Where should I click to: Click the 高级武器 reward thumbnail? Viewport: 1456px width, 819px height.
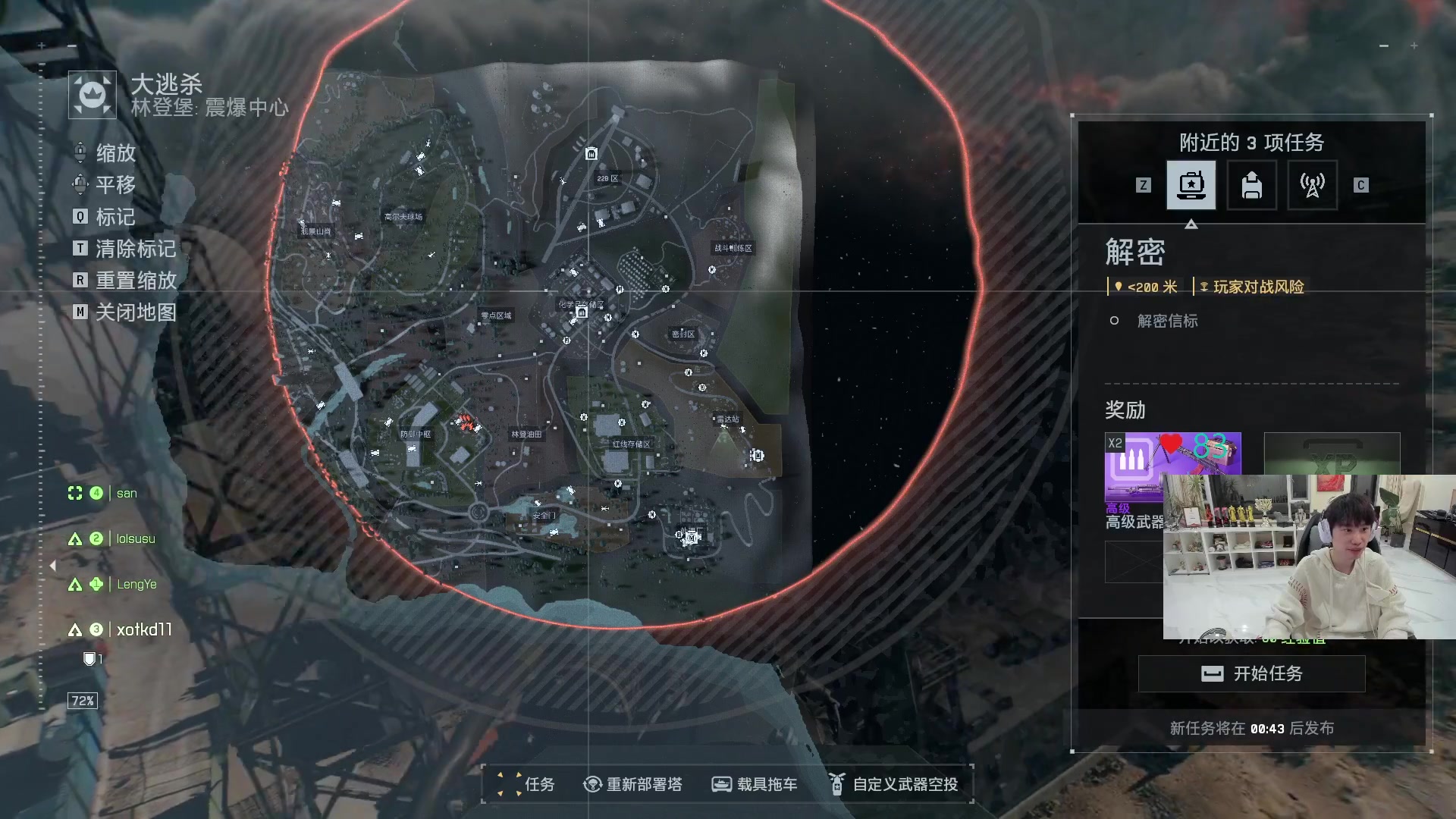coord(1134,466)
